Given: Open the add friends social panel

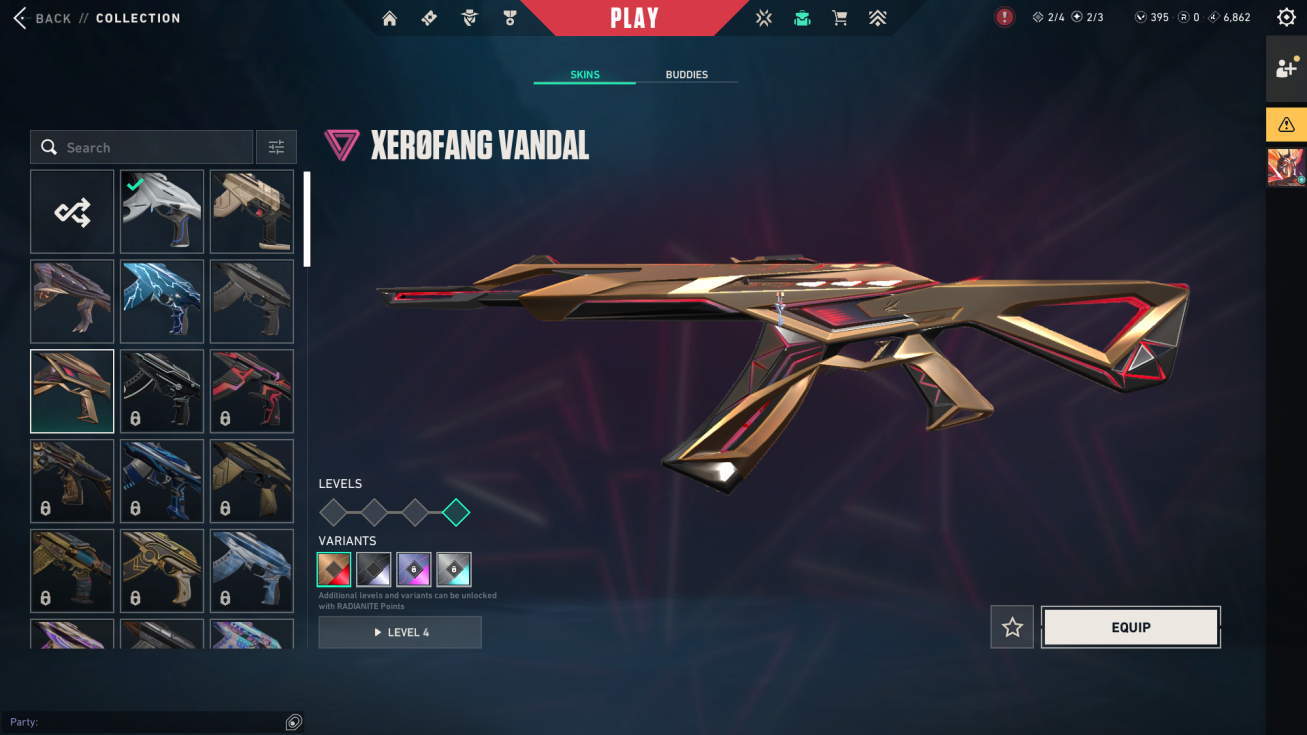Looking at the screenshot, I should pyautogui.click(x=1286, y=69).
